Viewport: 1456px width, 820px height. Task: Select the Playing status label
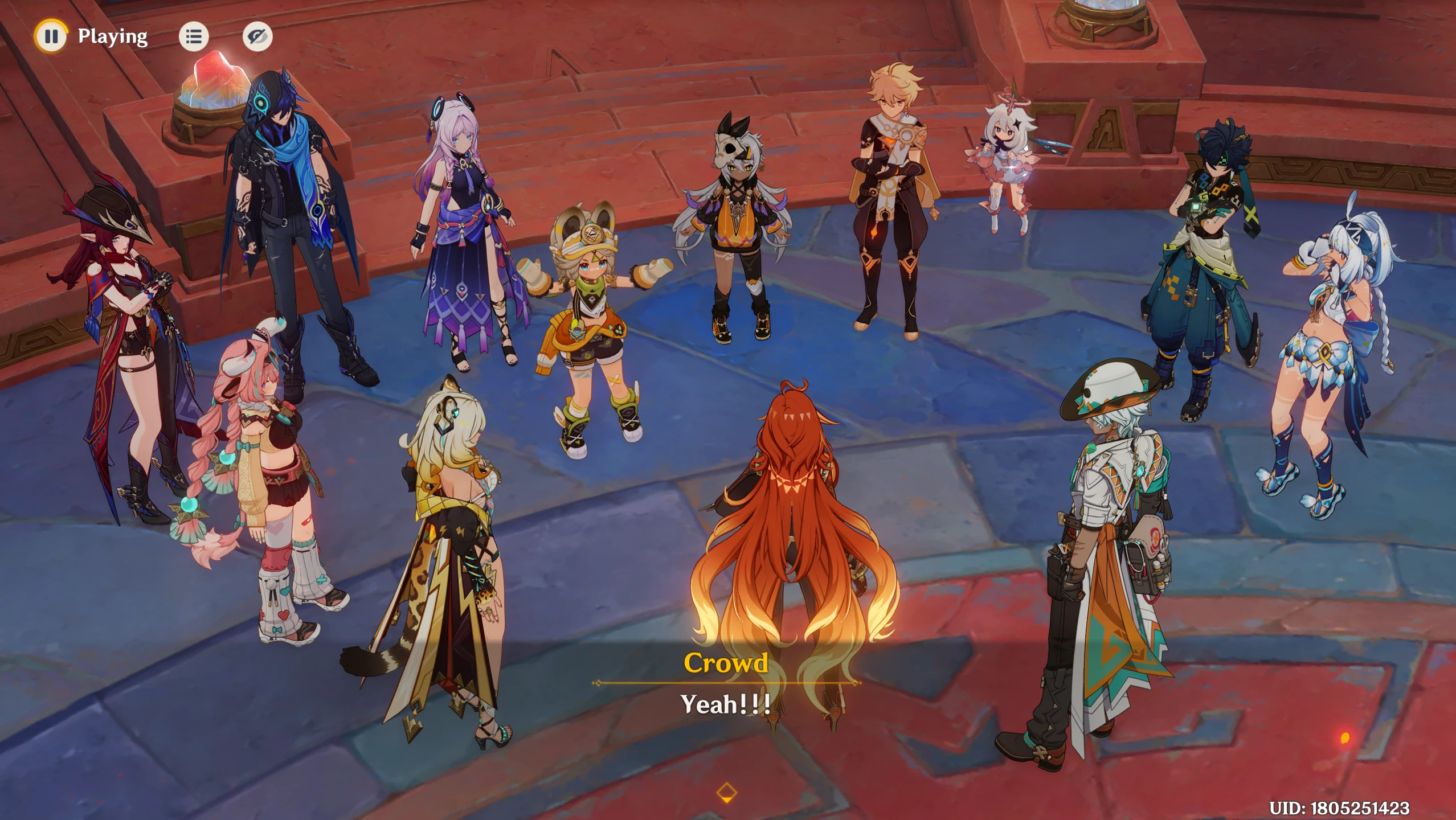(x=111, y=36)
